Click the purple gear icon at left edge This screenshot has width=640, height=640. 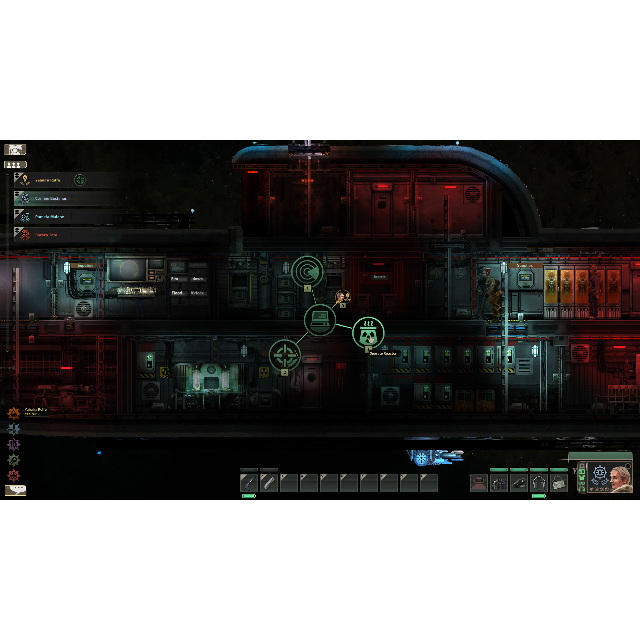tap(14, 443)
